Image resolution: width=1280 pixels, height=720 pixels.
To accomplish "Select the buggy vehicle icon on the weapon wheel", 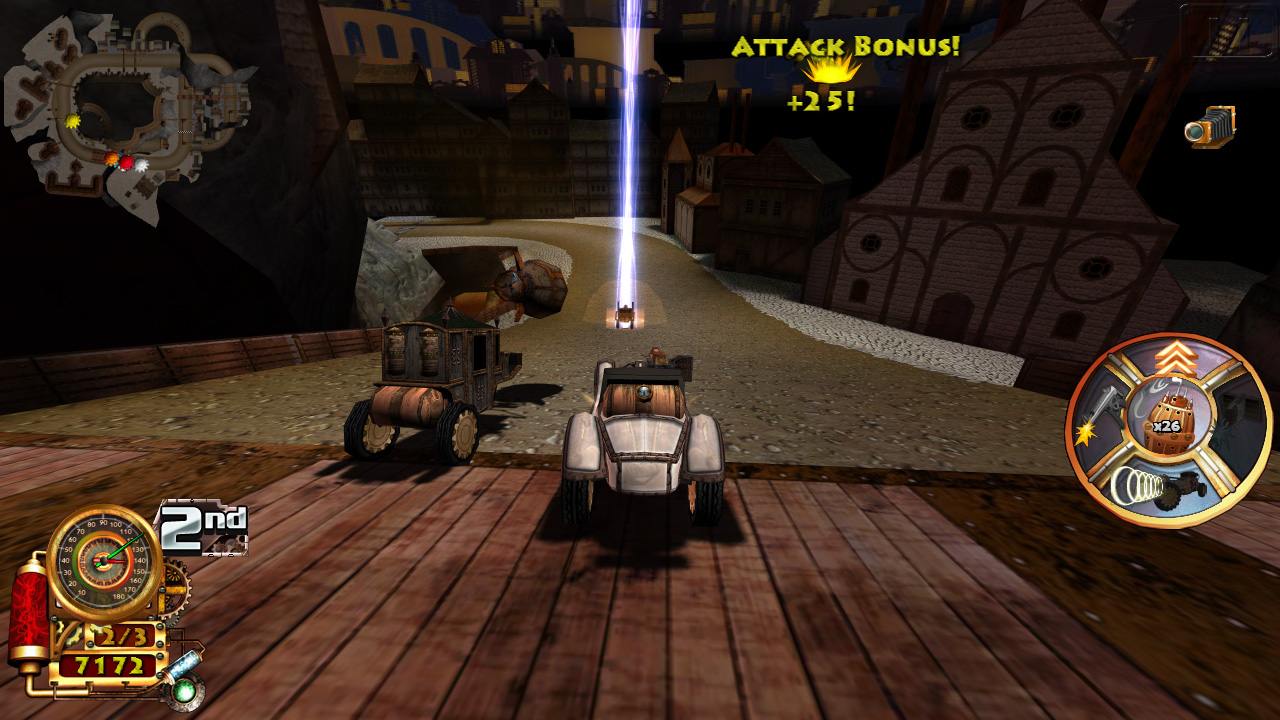I will coord(1187,488).
